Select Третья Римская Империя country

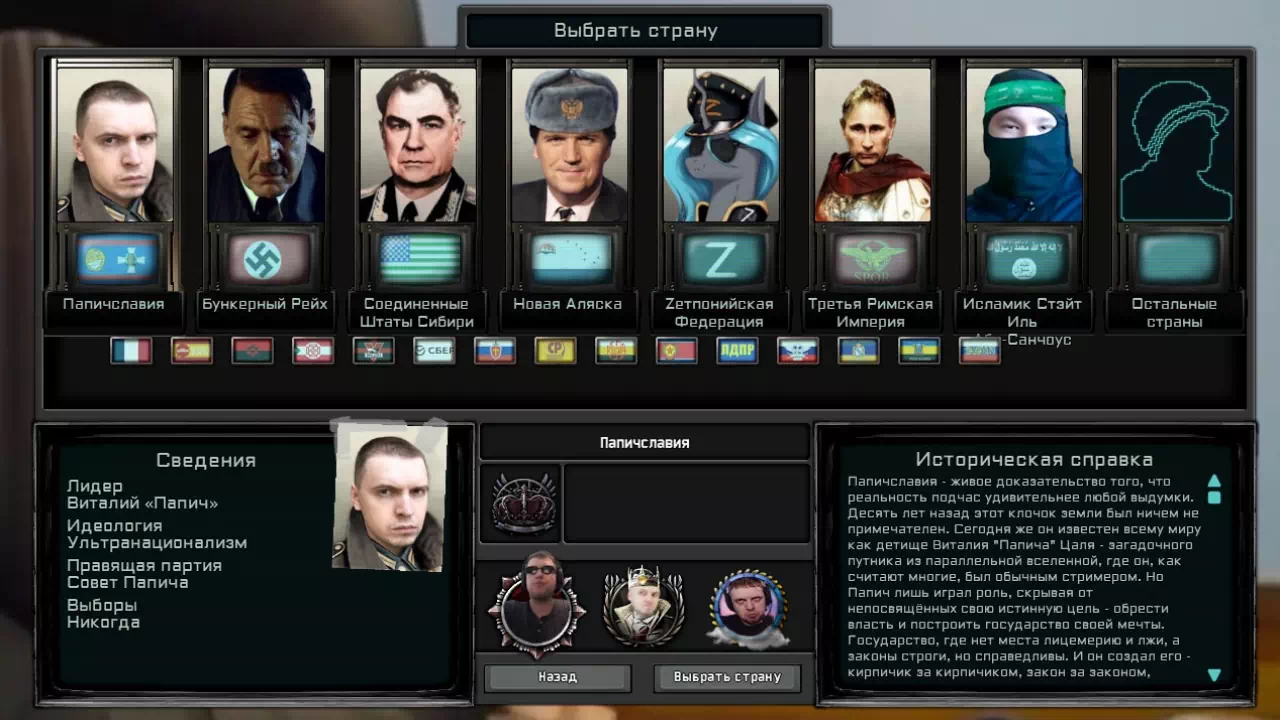click(x=872, y=144)
